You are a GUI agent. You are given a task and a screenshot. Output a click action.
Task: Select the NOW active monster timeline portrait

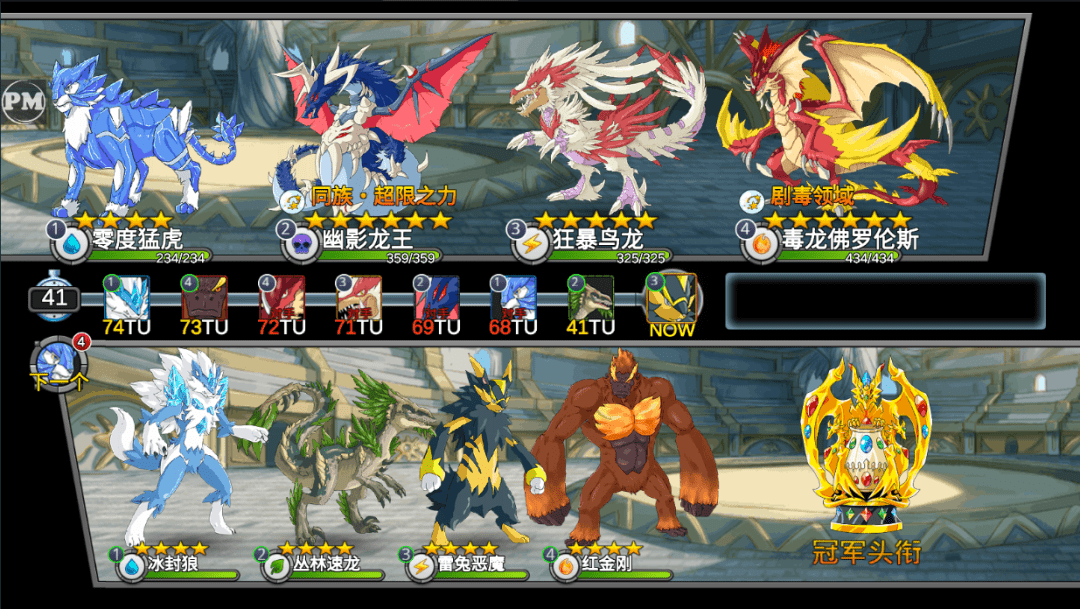coord(670,297)
